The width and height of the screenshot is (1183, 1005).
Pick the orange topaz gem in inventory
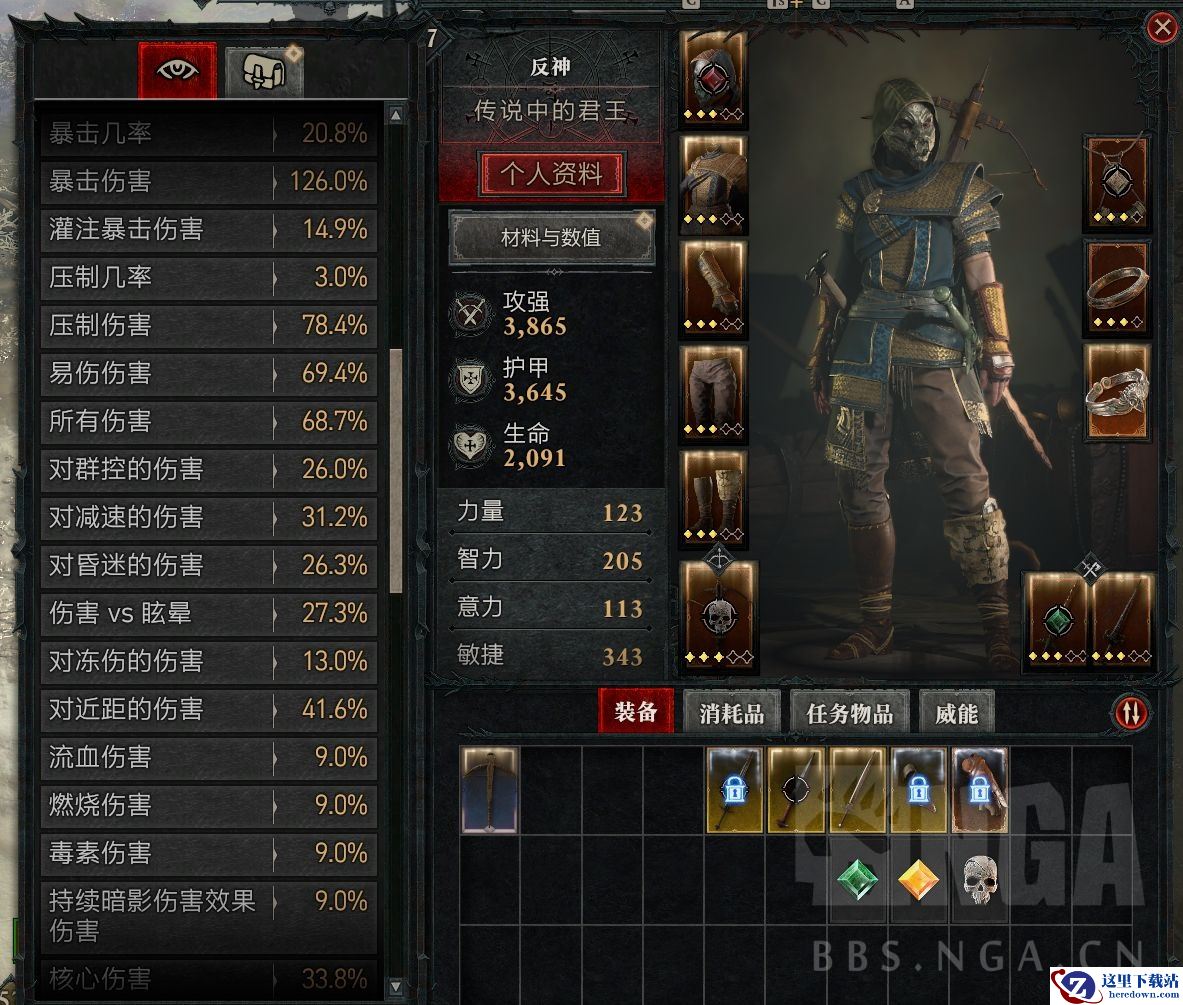tap(918, 881)
